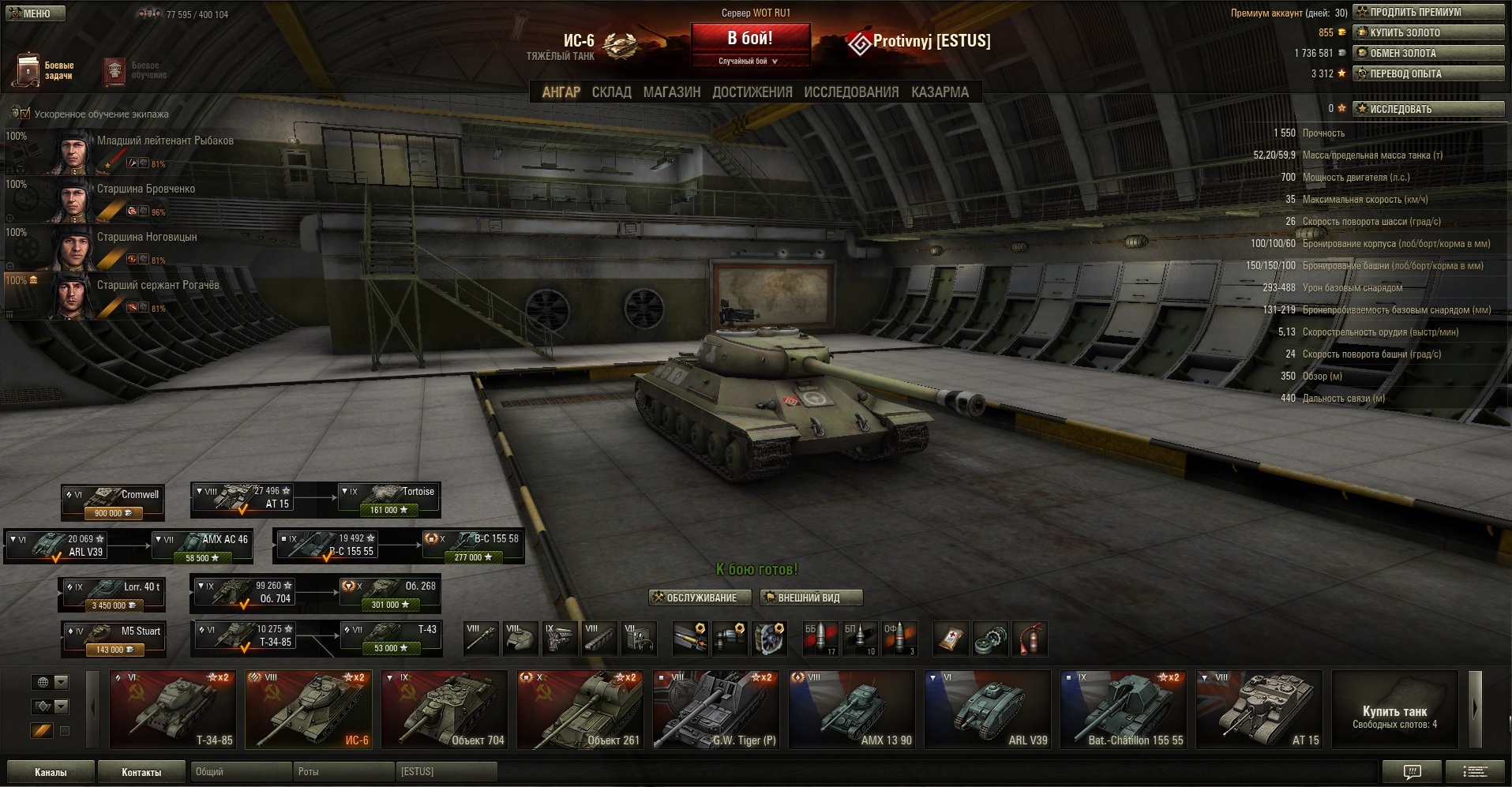Open ОБМЕН ЗОЛОТА
The image size is (1512, 787).
(1428, 53)
